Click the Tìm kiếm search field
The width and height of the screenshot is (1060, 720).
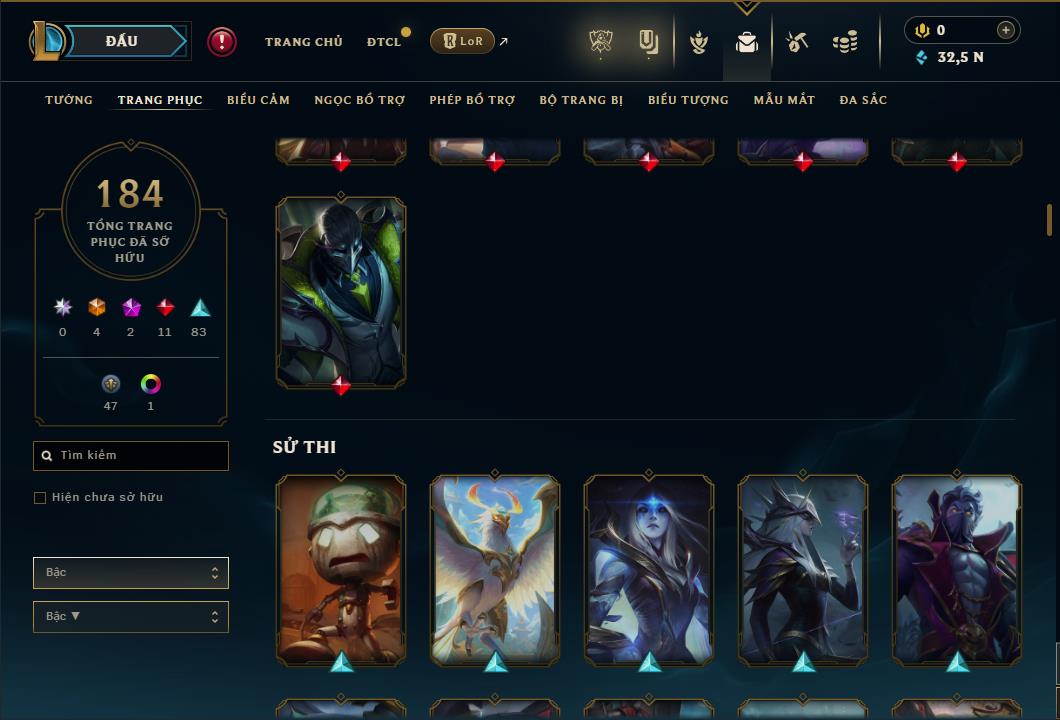(x=131, y=456)
